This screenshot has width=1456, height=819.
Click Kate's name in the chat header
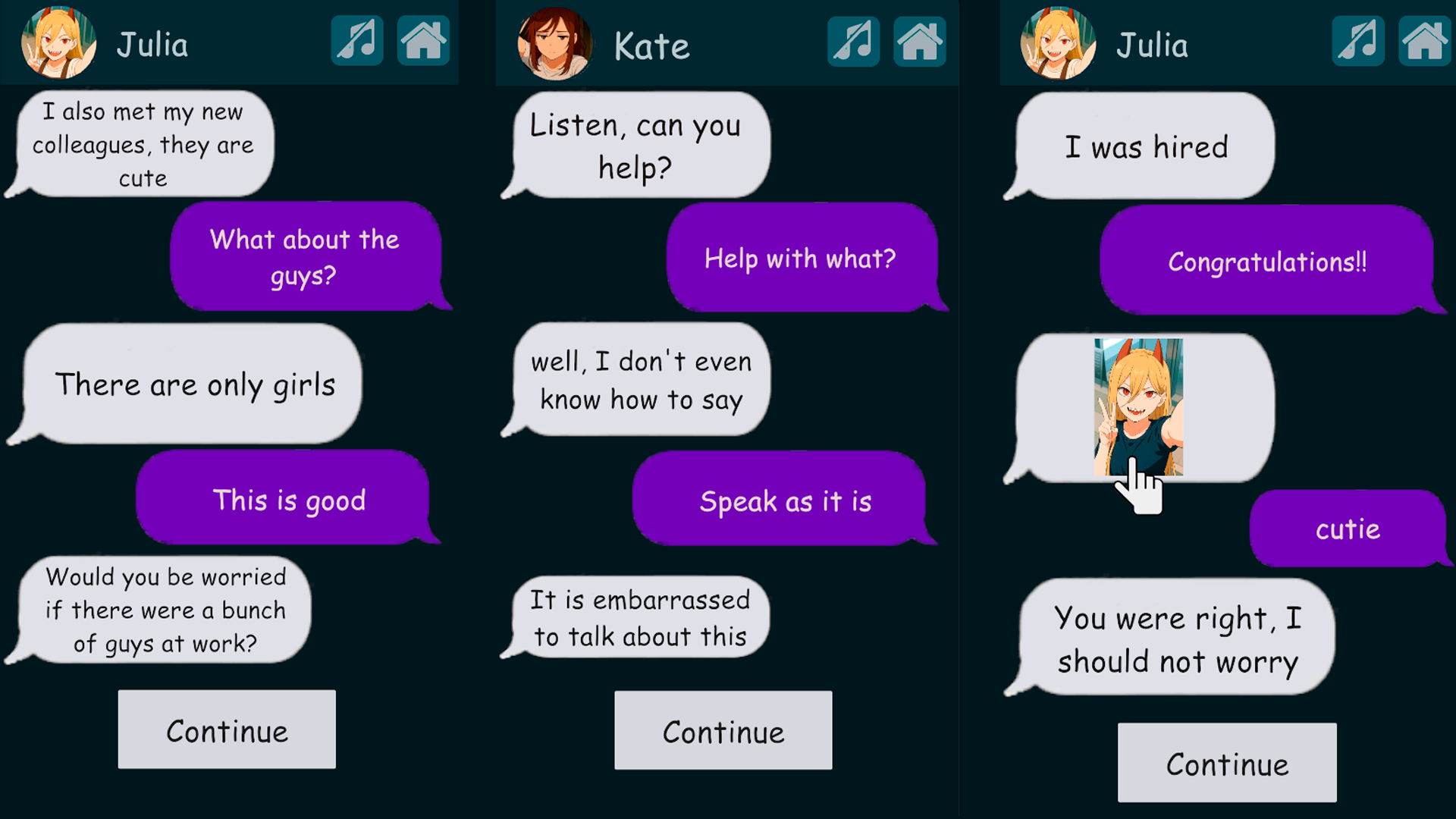[652, 44]
